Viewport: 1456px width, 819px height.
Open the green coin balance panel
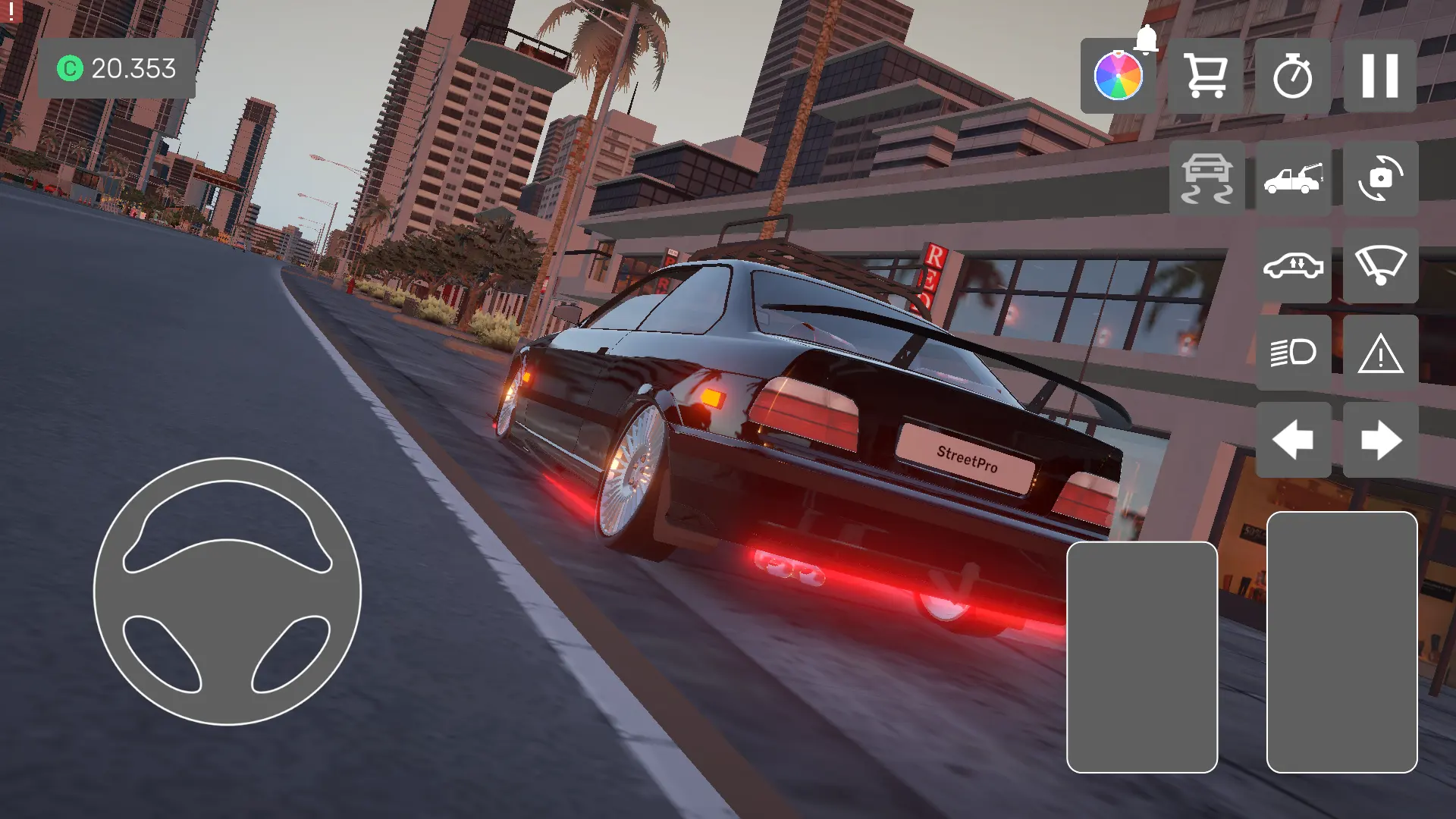pyautogui.click(x=117, y=68)
